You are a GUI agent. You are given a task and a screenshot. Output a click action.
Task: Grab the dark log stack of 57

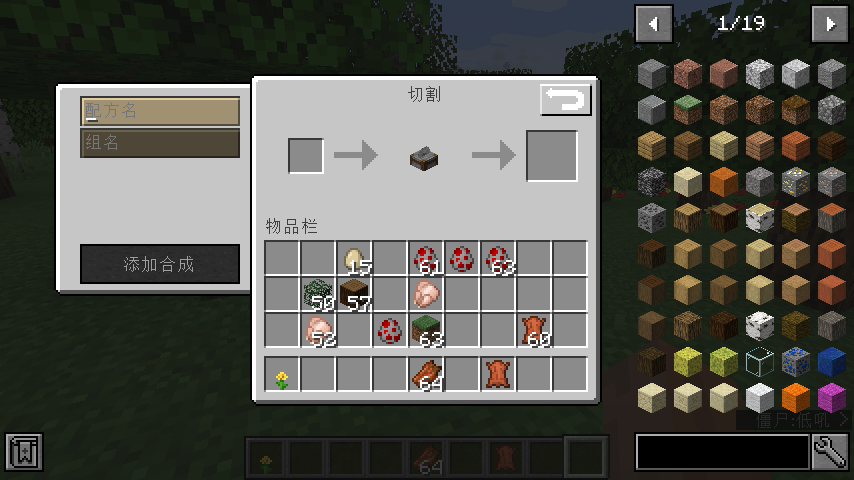[355, 295]
